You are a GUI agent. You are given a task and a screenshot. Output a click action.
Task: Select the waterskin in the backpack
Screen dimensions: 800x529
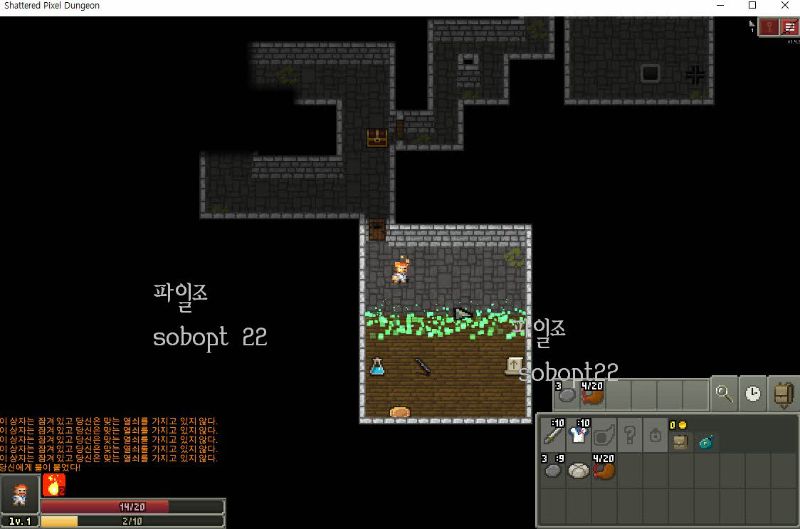pos(604,469)
